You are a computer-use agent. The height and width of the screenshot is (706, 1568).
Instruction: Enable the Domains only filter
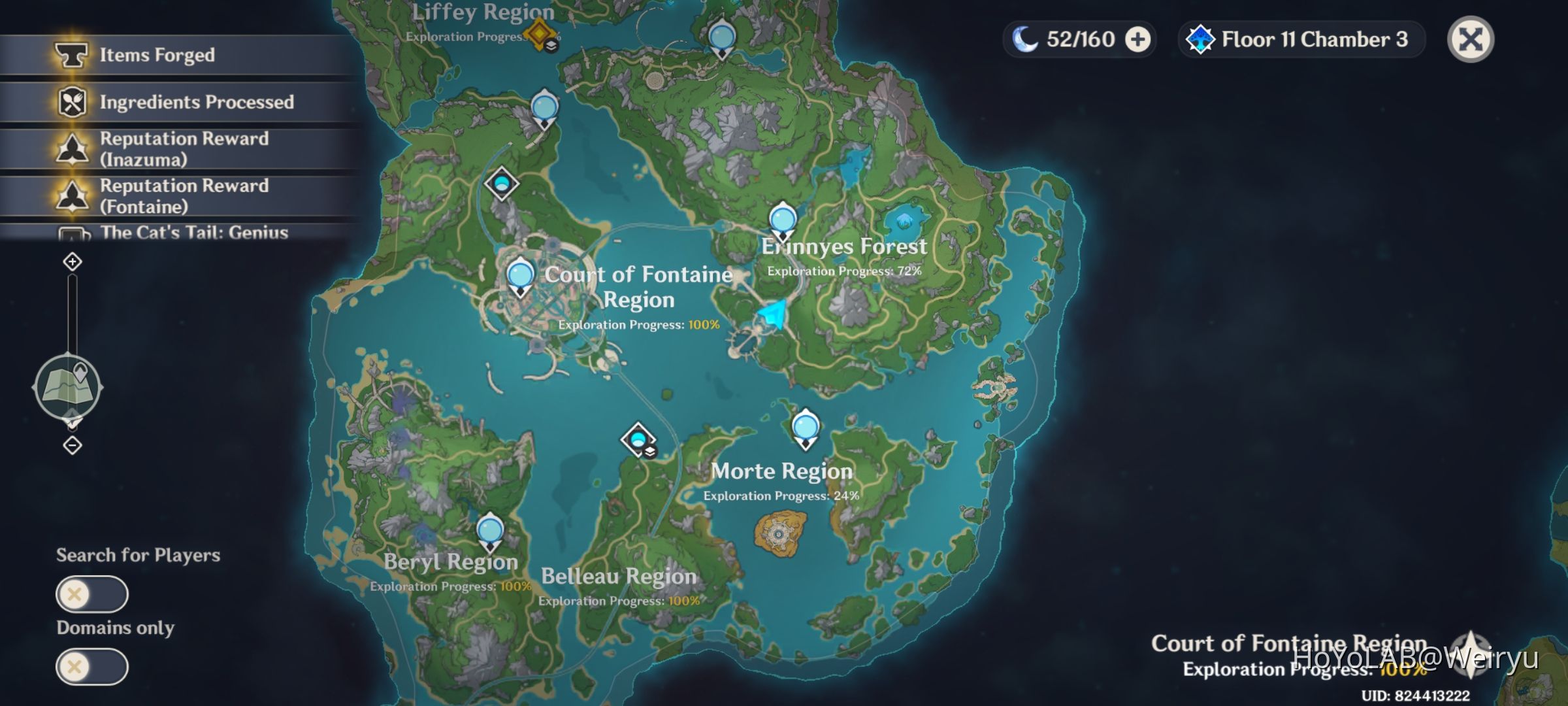pos(92,667)
